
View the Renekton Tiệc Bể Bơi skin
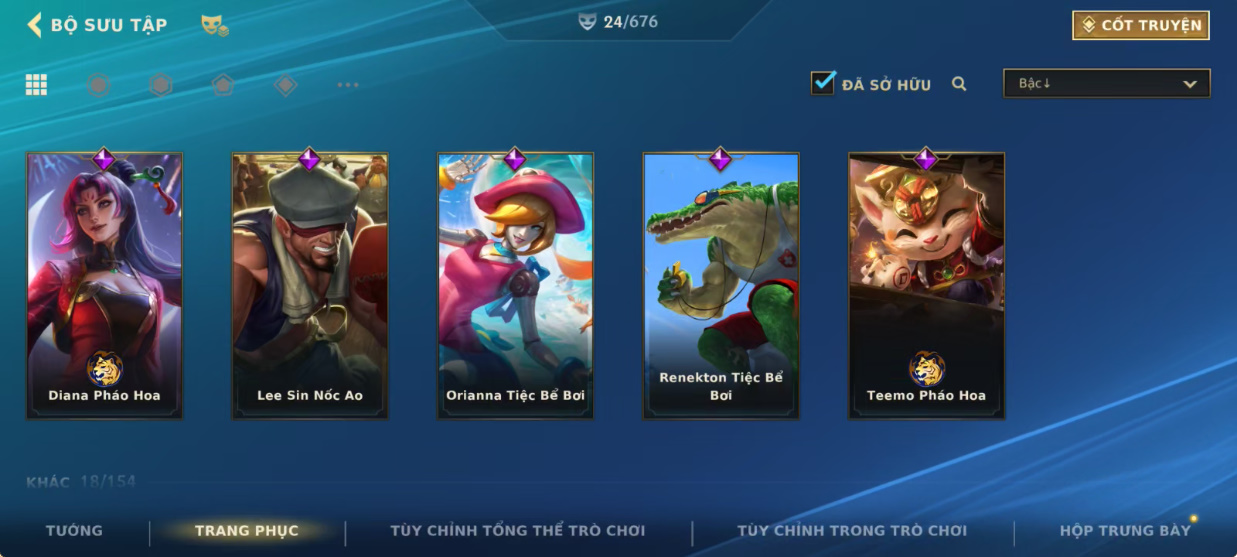tap(721, 285)
